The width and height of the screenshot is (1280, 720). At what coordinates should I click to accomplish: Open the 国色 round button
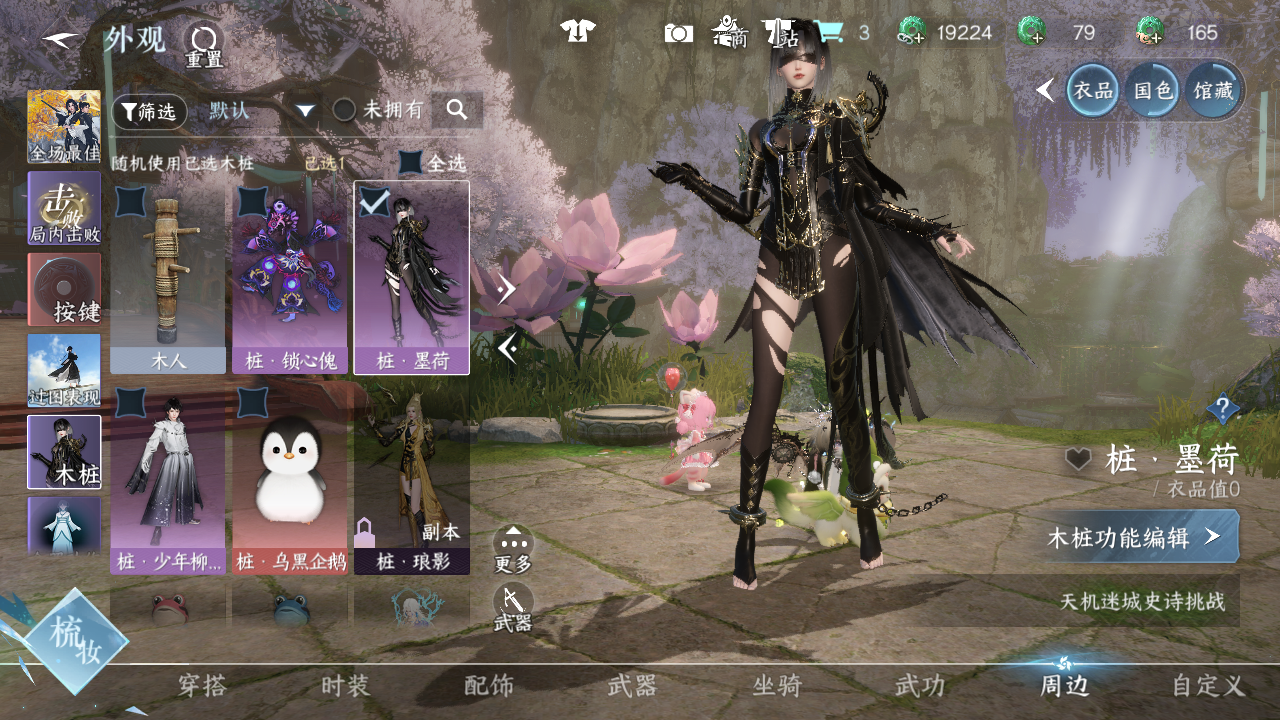pos(1152,90)
